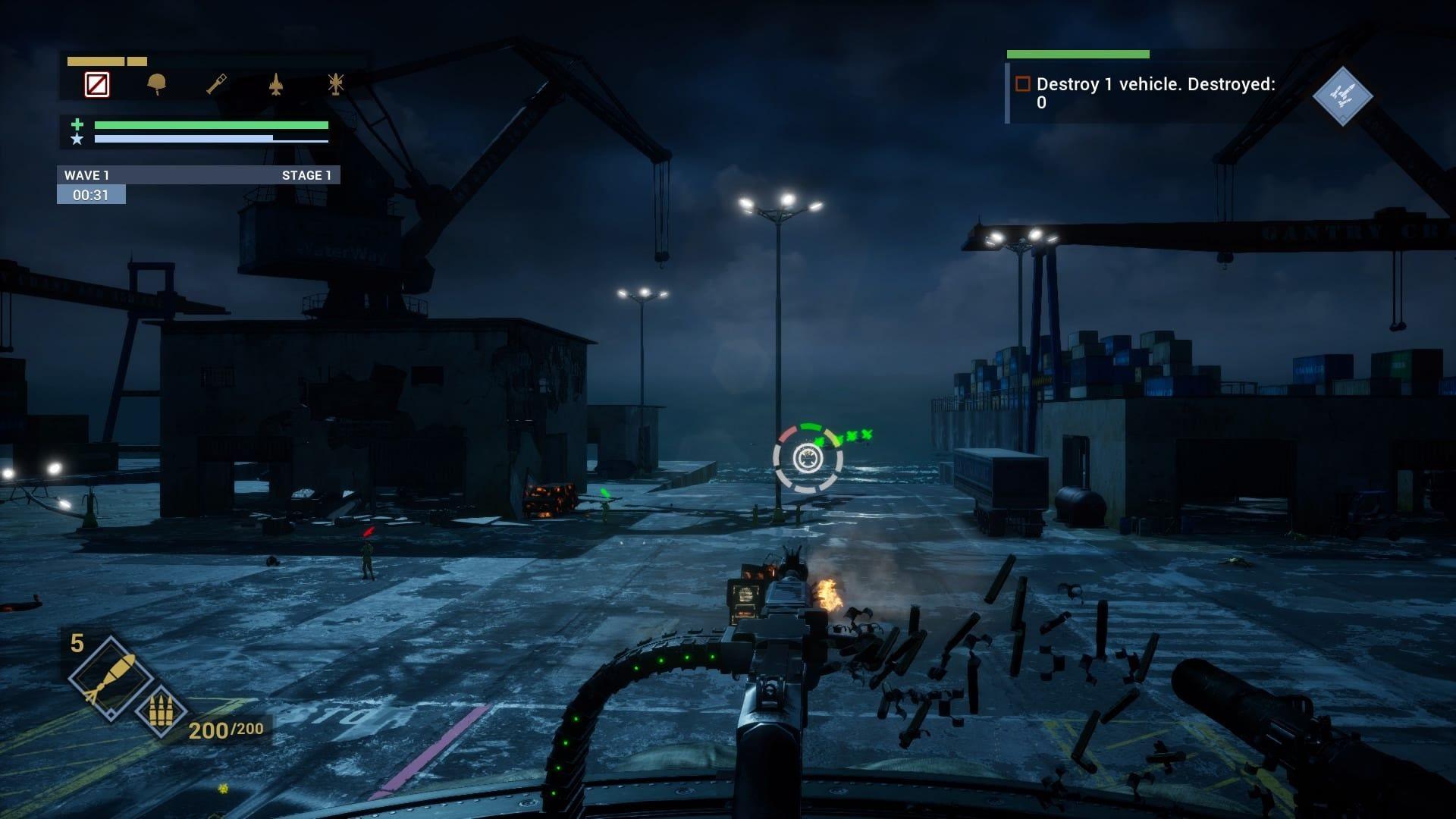1456x819 pixels.
Task: Select the red slashed-square icon
Action: tap(97, 84)
